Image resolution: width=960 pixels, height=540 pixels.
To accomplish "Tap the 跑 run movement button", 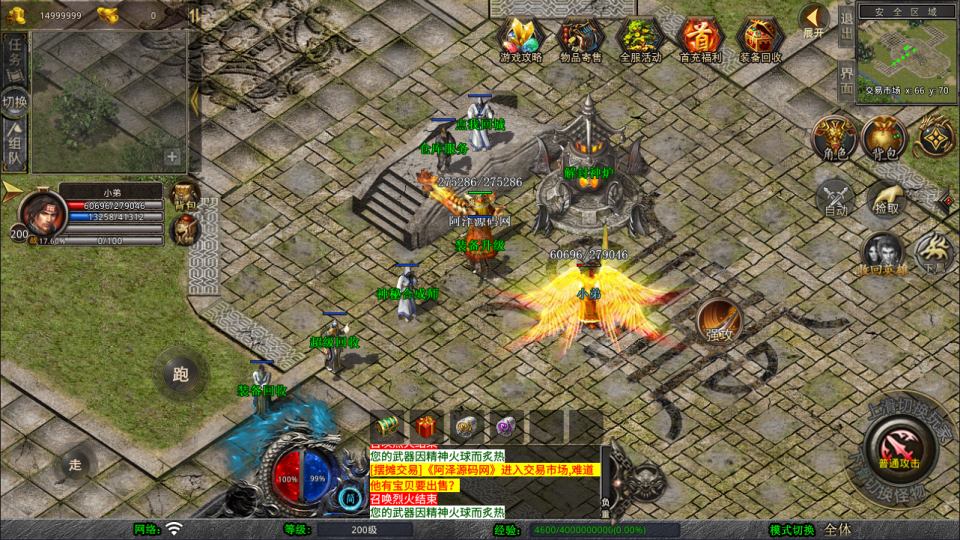I will point(180,375).
